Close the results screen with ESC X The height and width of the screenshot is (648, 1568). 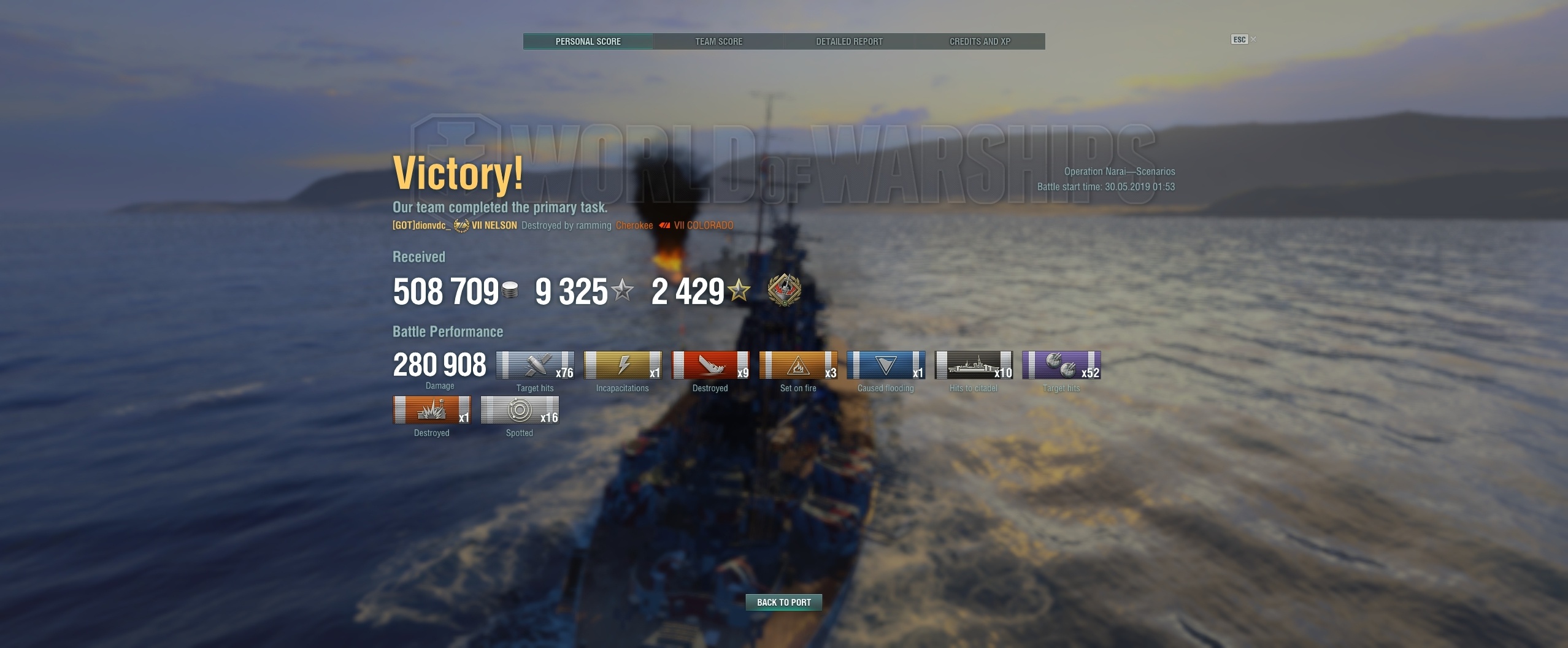click(x=1243, y=40)
